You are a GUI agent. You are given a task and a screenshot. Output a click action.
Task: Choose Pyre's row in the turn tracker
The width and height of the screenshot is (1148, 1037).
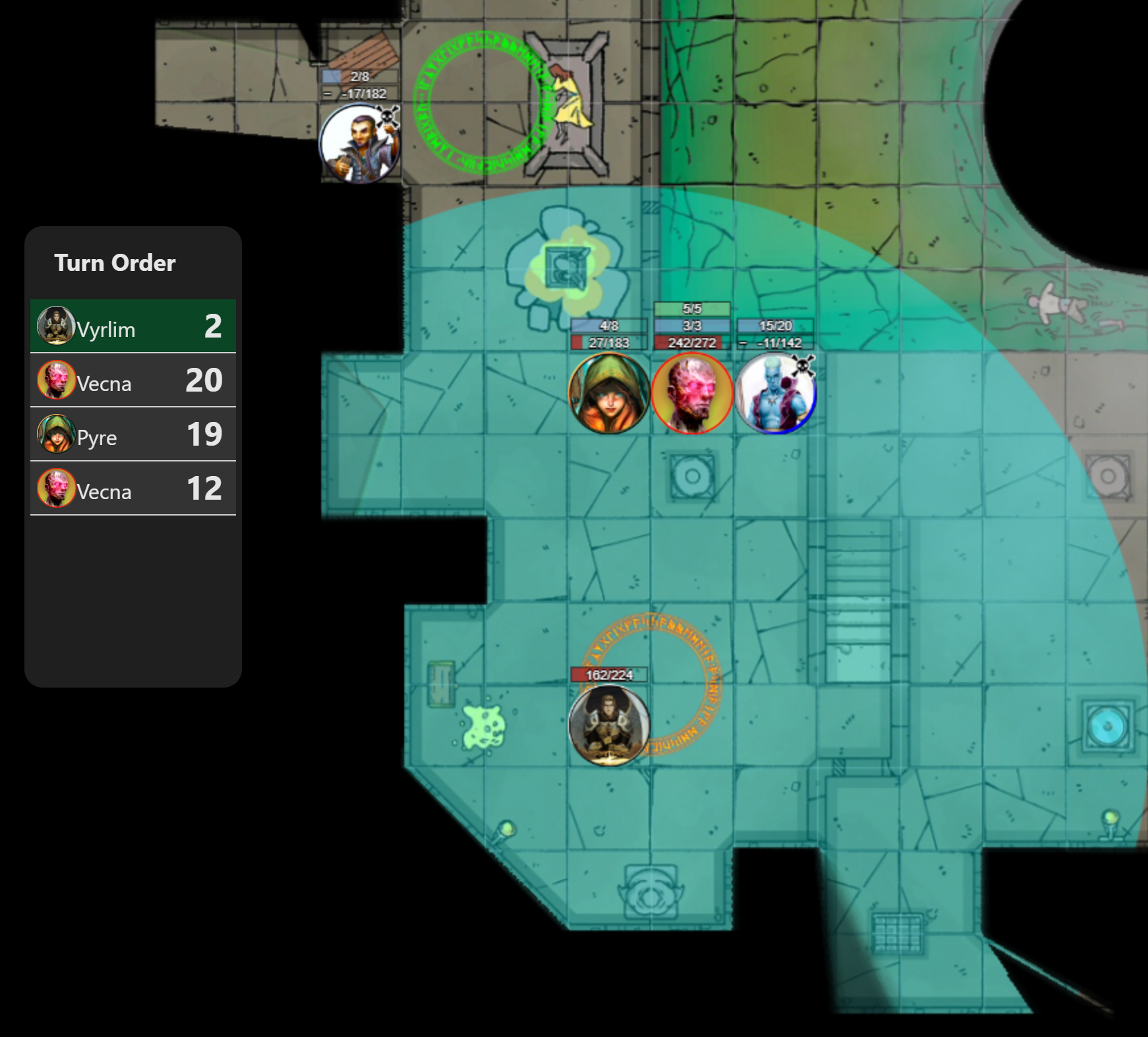point(133,434)
